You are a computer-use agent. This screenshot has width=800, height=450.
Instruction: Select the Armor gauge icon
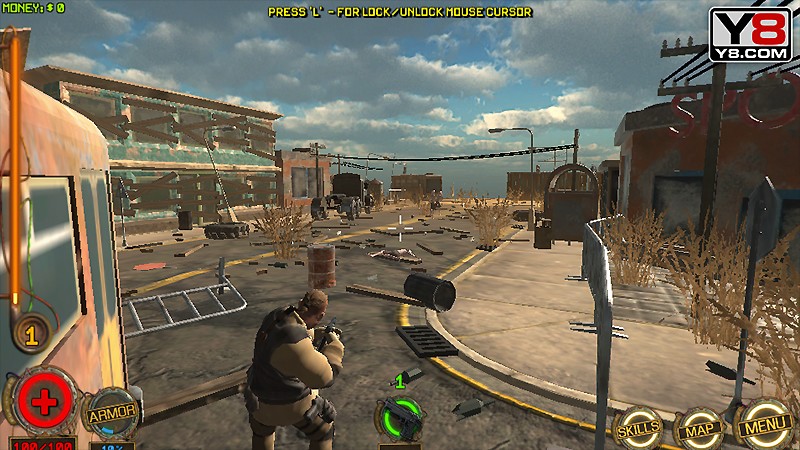[x=111, y=413]
